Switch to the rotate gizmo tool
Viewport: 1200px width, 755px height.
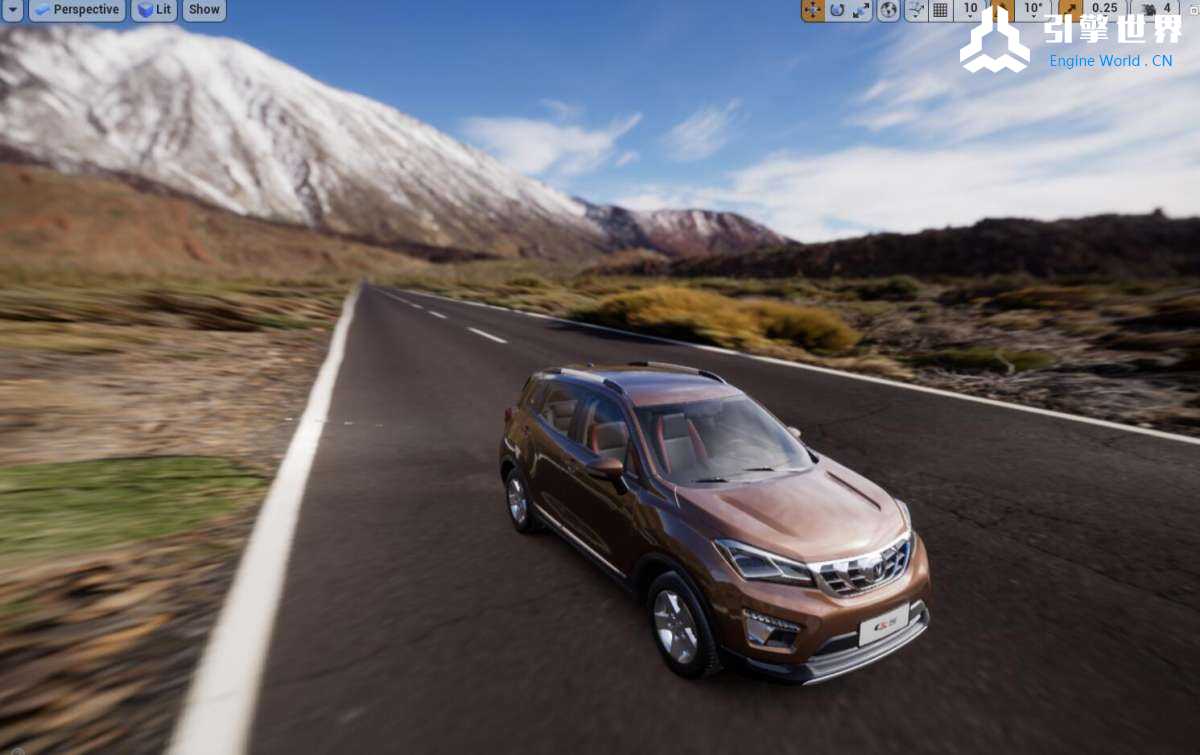(837, 10)
